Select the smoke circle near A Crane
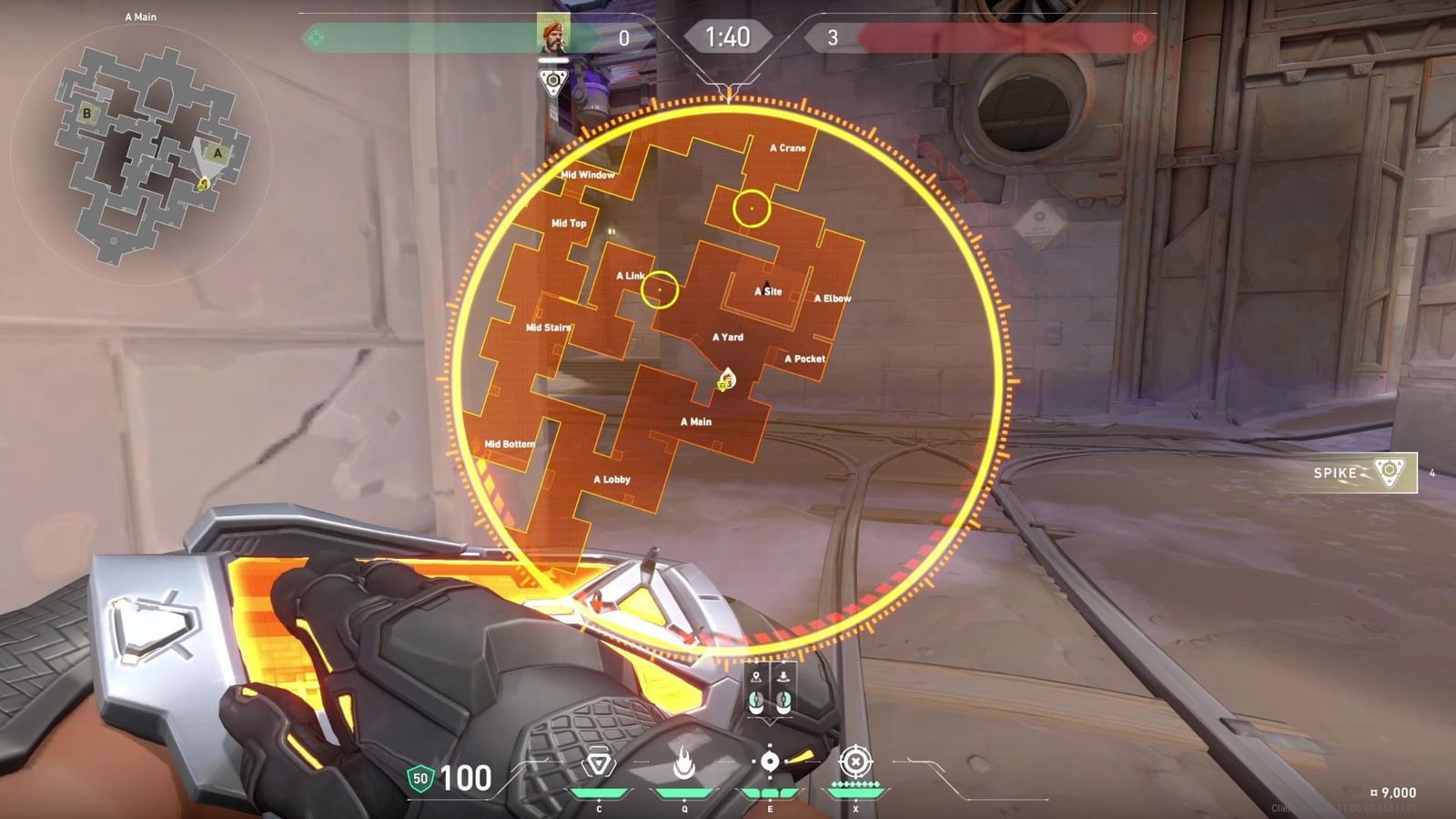 pos(752,208)
